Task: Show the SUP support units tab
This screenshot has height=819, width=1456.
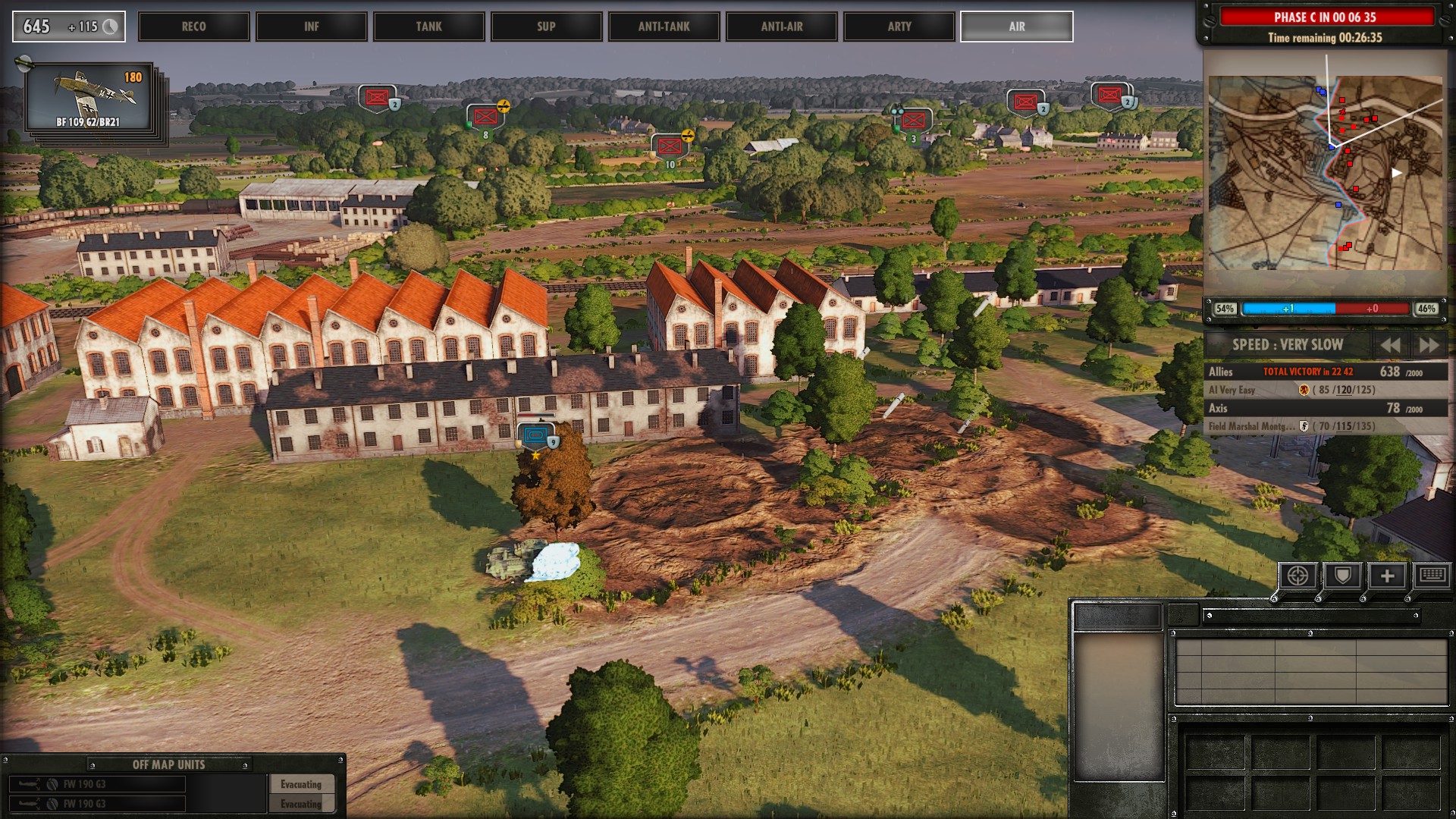Action: click(546, 27)
